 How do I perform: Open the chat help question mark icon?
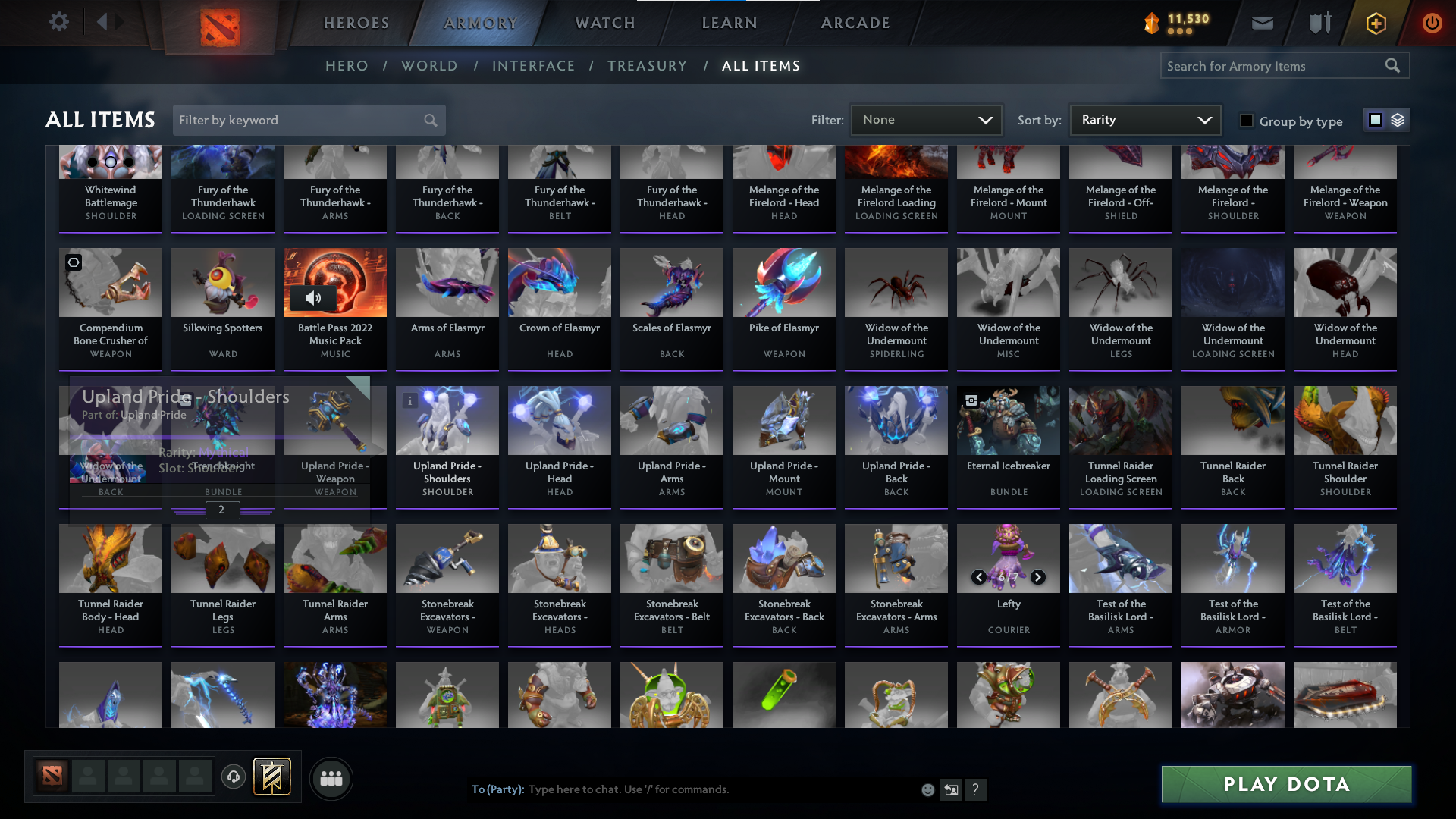pos(976,790)
